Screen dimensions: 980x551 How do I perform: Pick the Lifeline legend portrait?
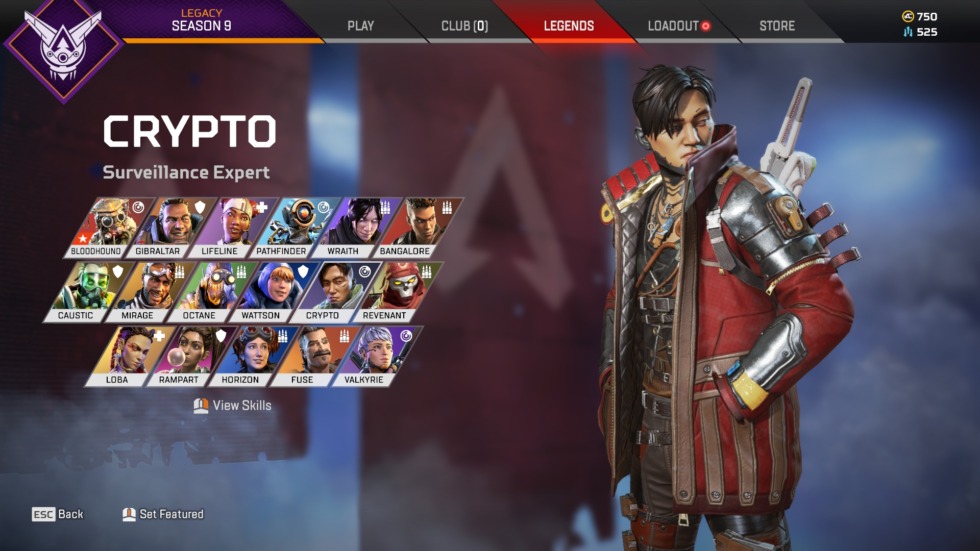pyautogui.click(x=222, y=226)
